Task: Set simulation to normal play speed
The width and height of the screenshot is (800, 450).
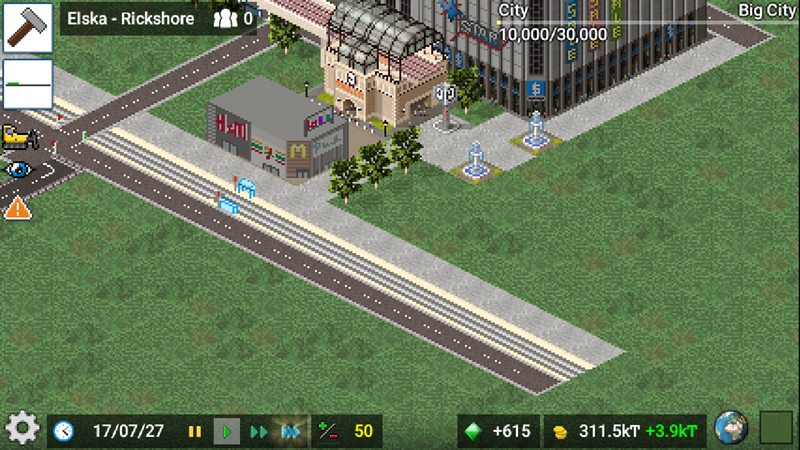Action: click(227, 432)
